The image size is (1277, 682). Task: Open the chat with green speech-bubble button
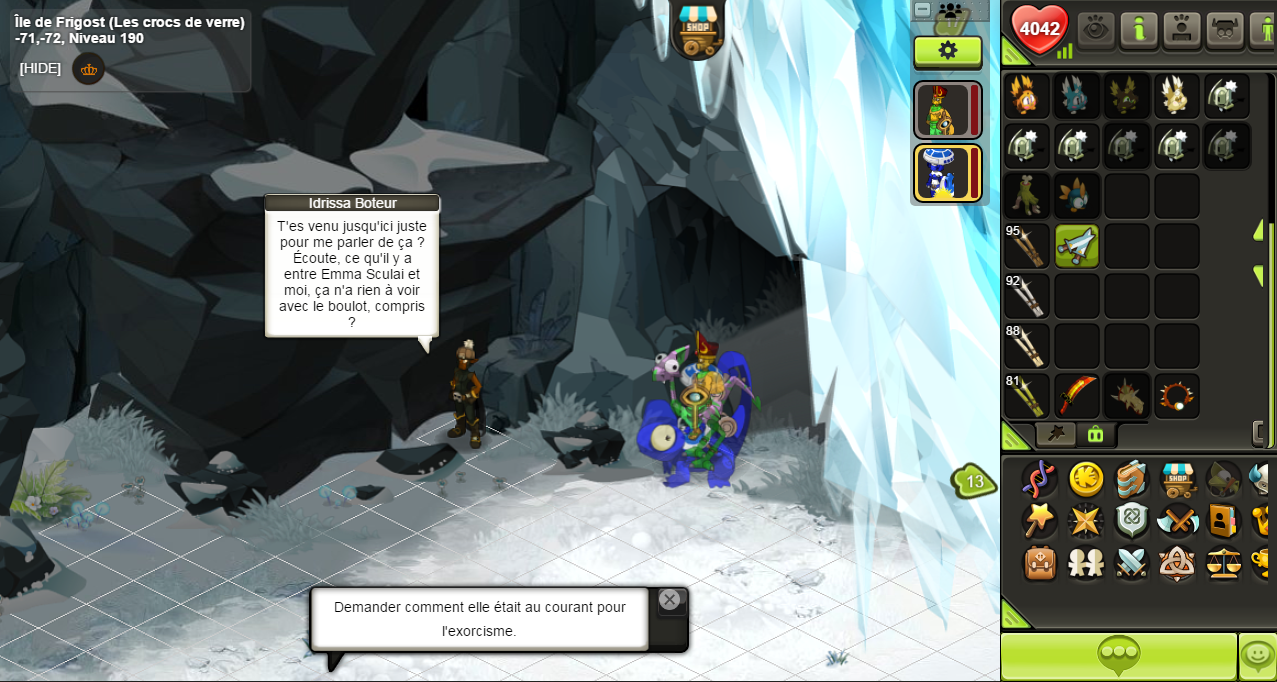[x=1118, y=657]
